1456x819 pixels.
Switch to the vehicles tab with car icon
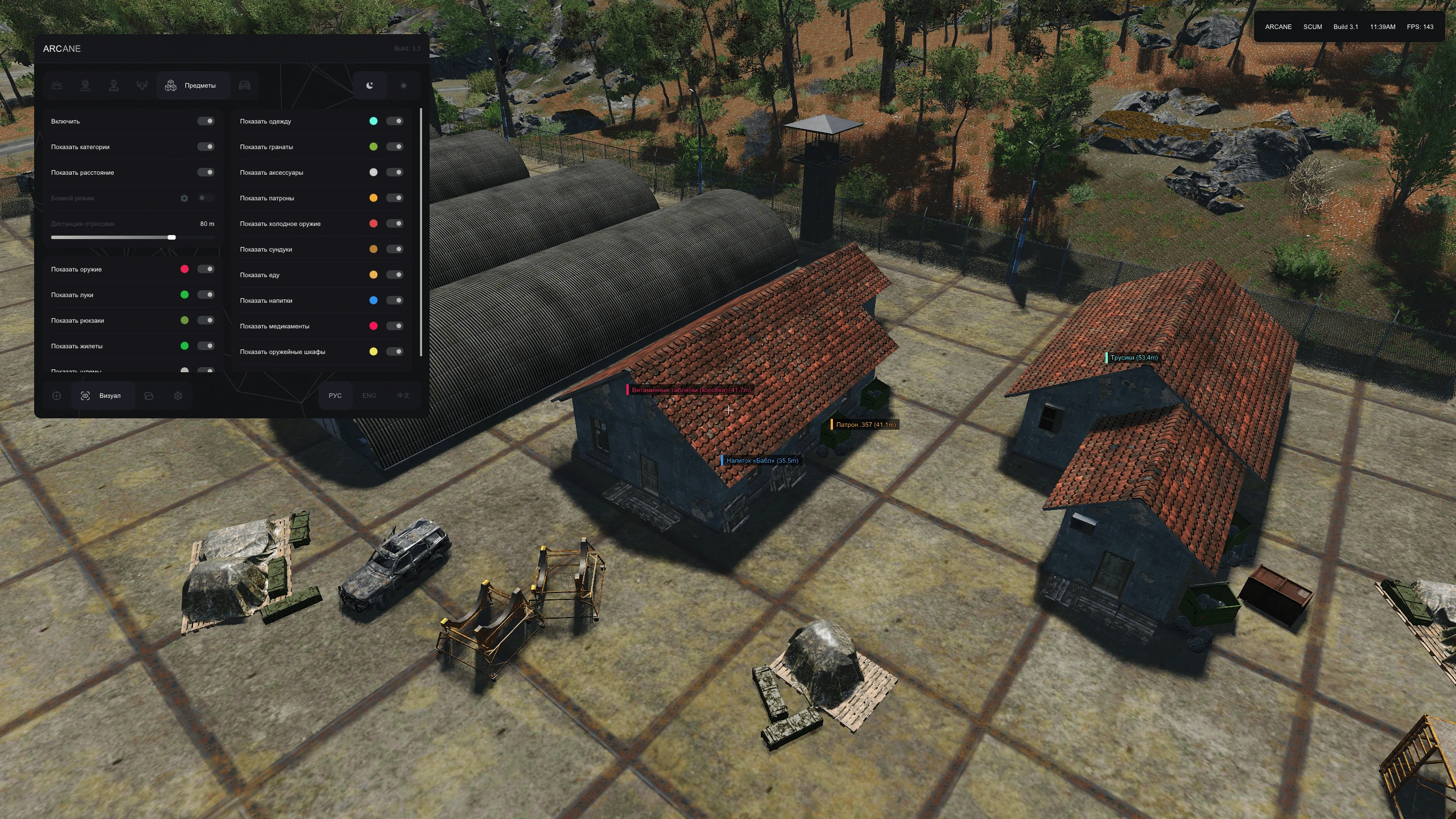pyautogui.click(x=245, y=85)
